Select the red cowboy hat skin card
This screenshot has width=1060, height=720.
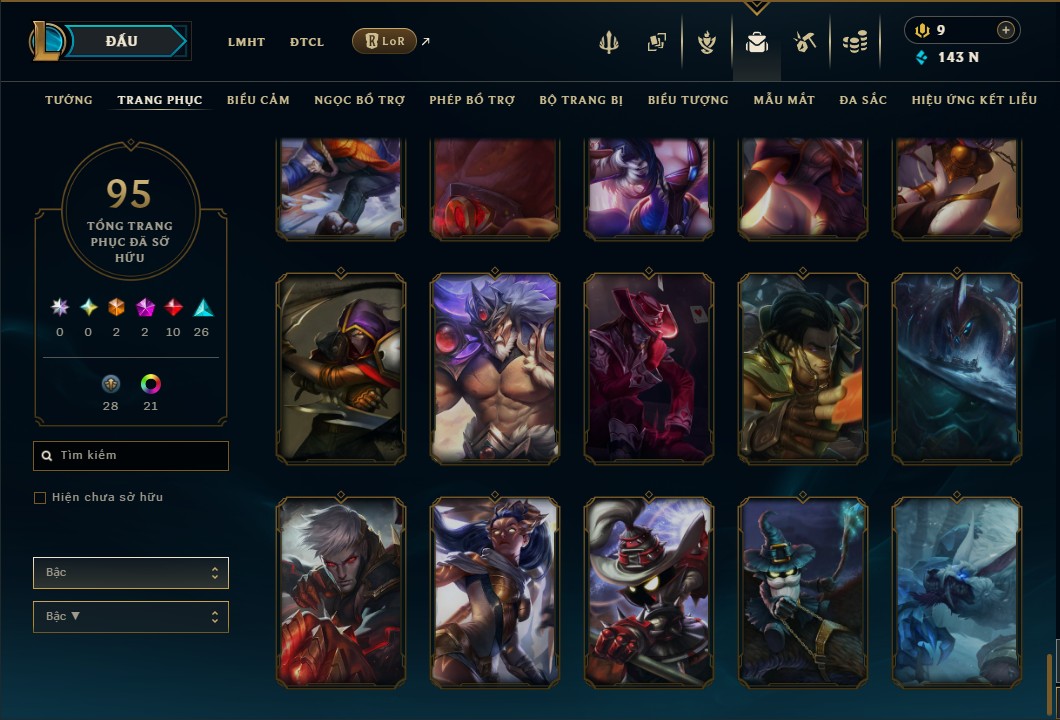coord(649,368)
